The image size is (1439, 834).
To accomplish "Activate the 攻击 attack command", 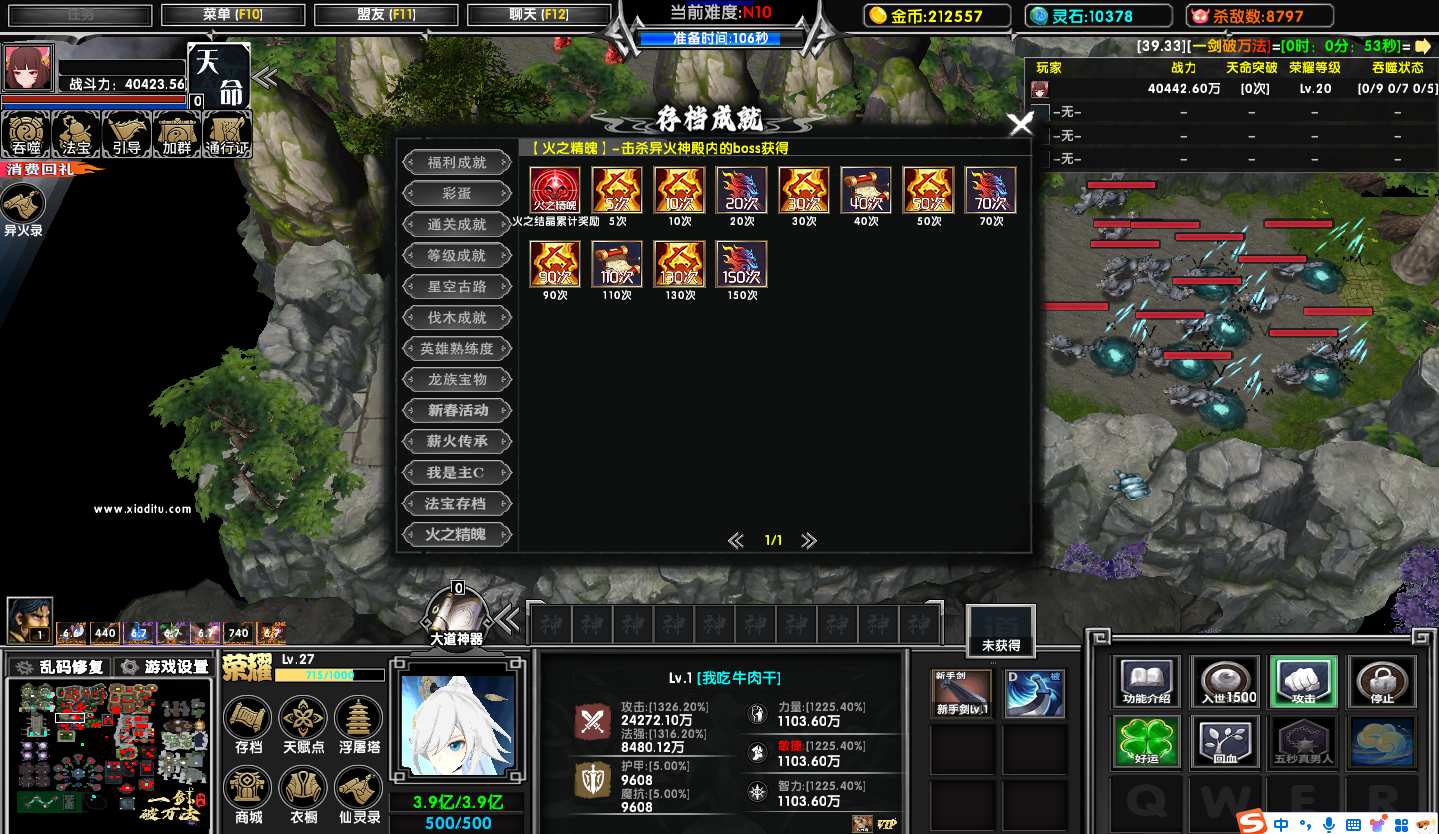I will point(1303,681).
